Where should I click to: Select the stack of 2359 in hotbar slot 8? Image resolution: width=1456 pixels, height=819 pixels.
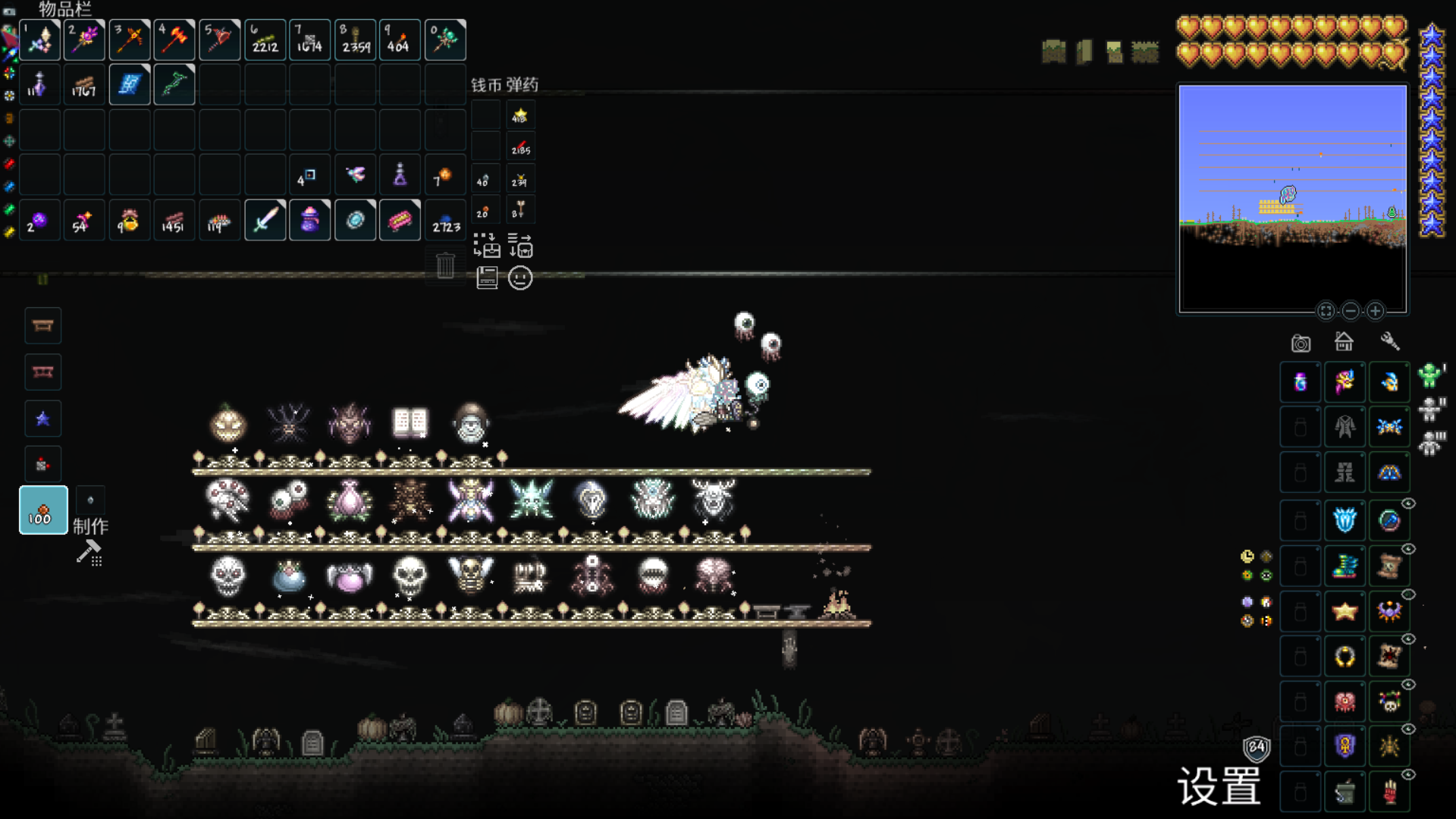(356, 39)
